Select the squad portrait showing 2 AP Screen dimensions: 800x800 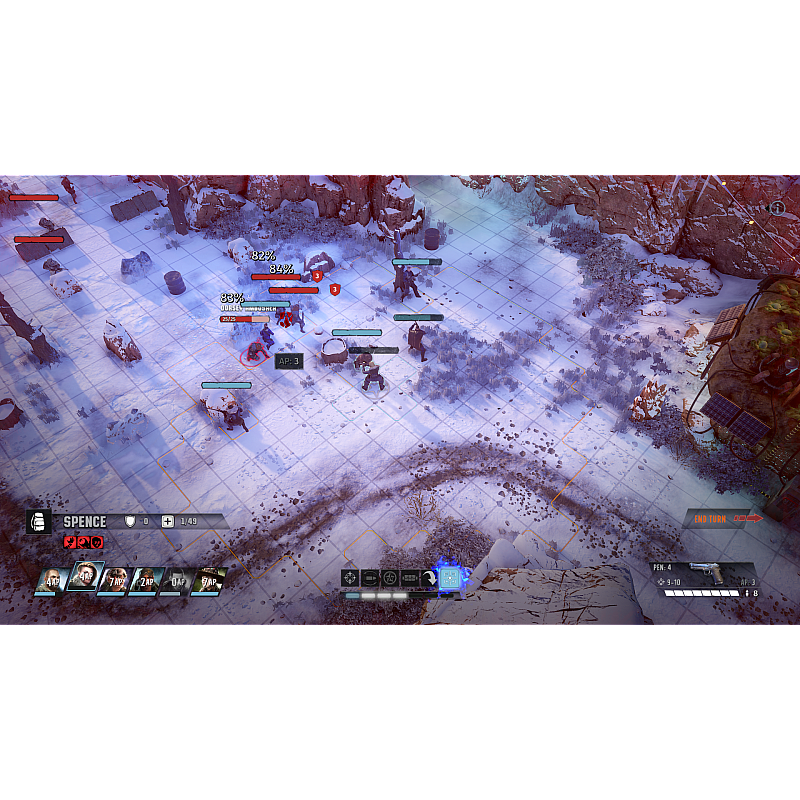(145, 580)
